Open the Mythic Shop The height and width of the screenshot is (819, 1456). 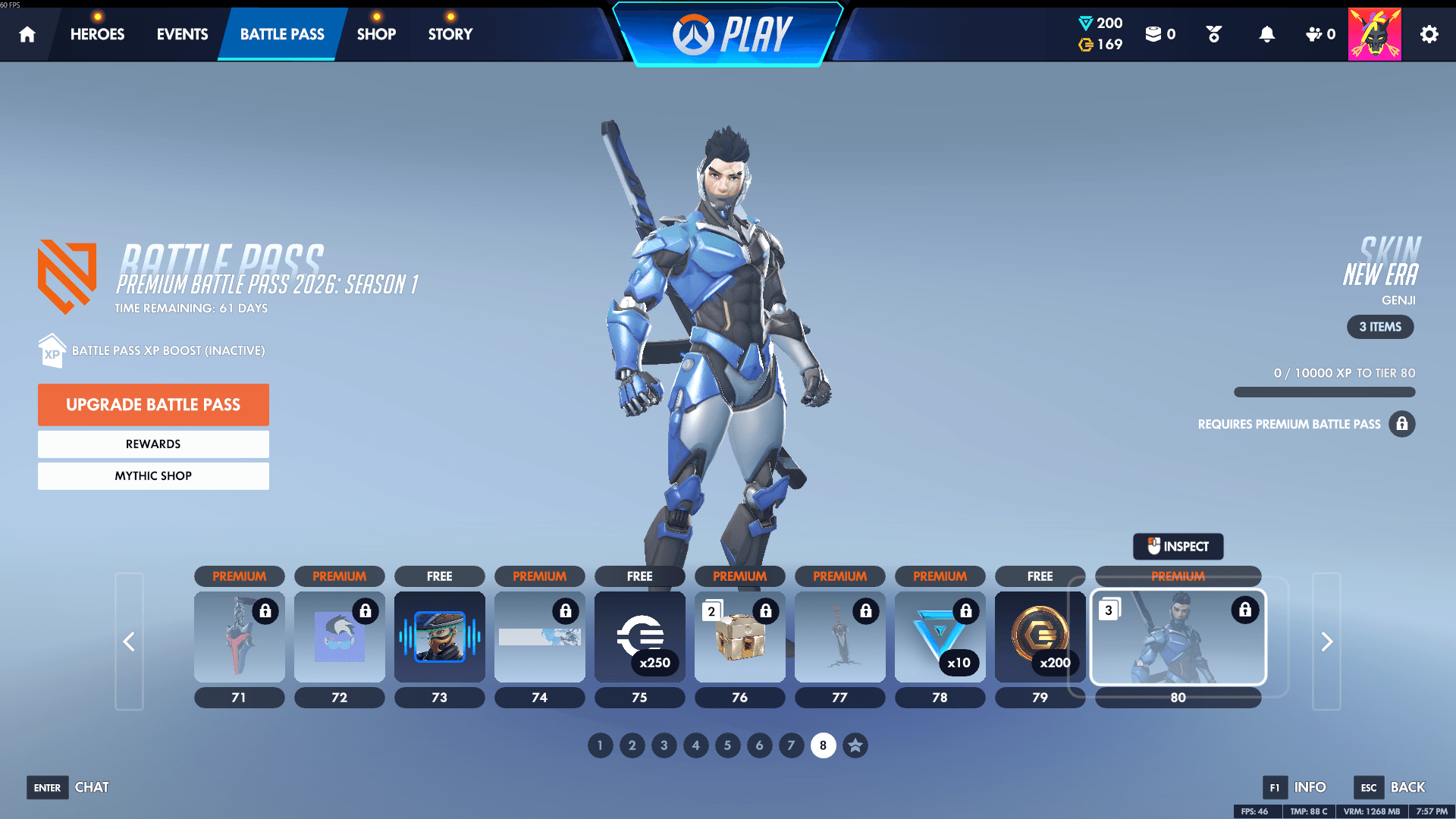[153, 475]
